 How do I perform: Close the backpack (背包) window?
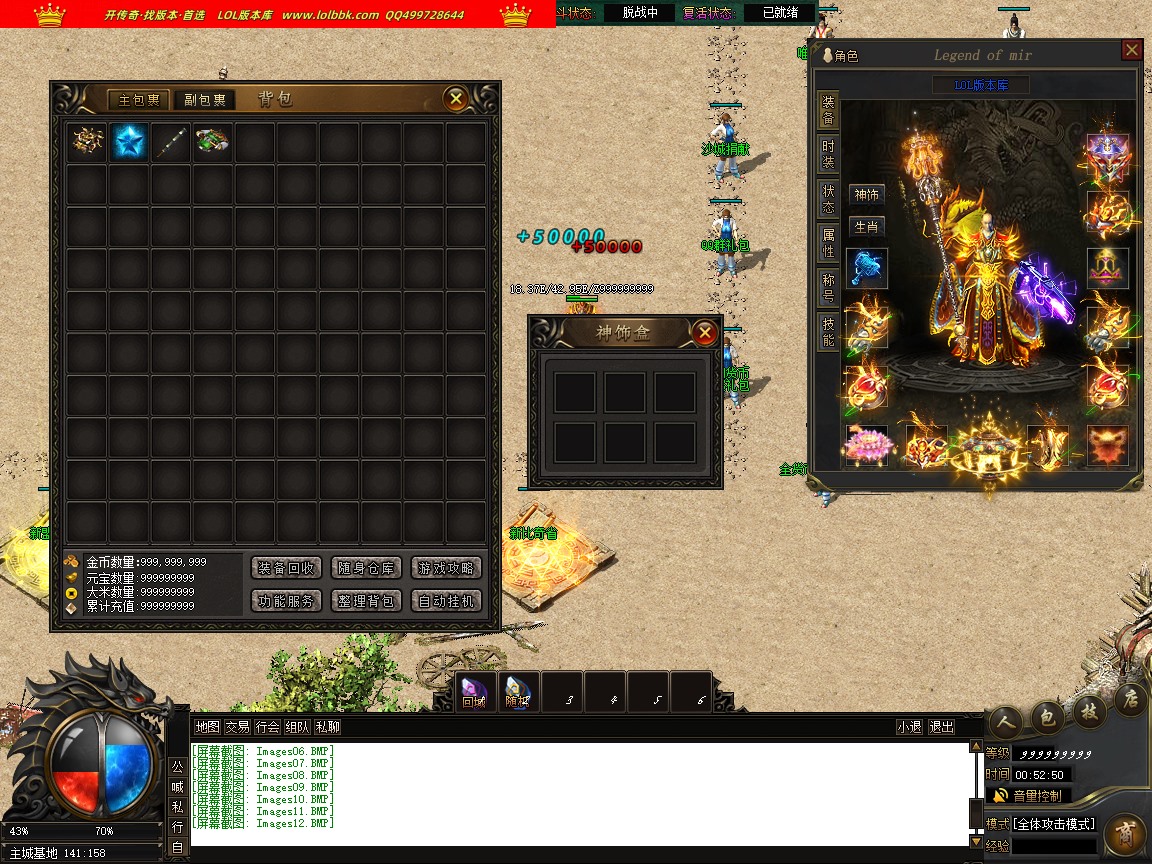456,98
